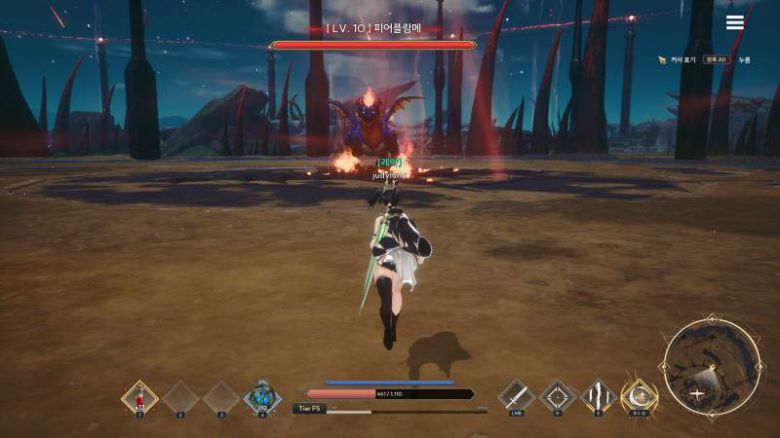Trigger the glowing crescent moon ultimate
Screen dimensions: 780x438
point(639,396)
